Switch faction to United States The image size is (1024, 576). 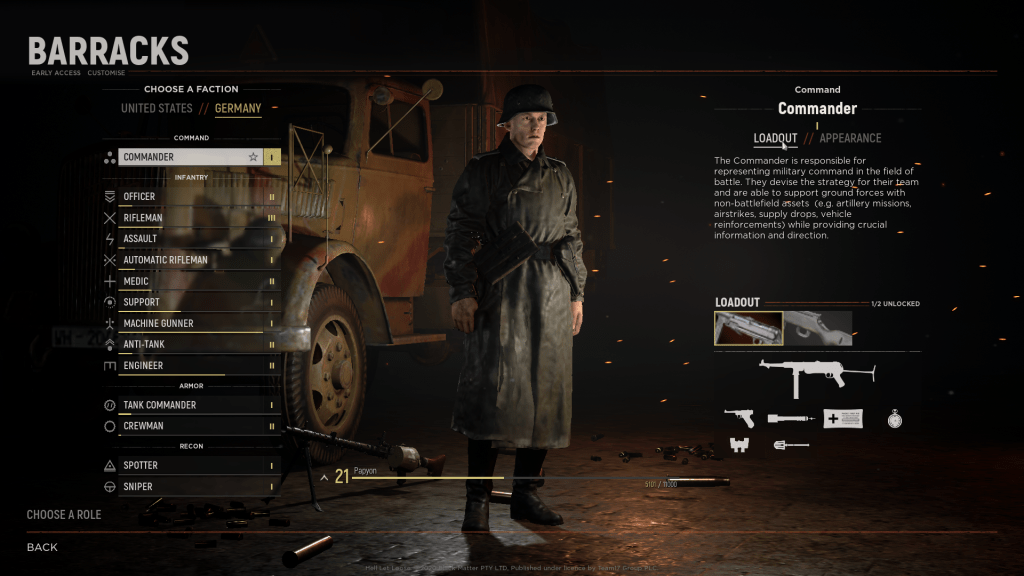pos(156,108)
